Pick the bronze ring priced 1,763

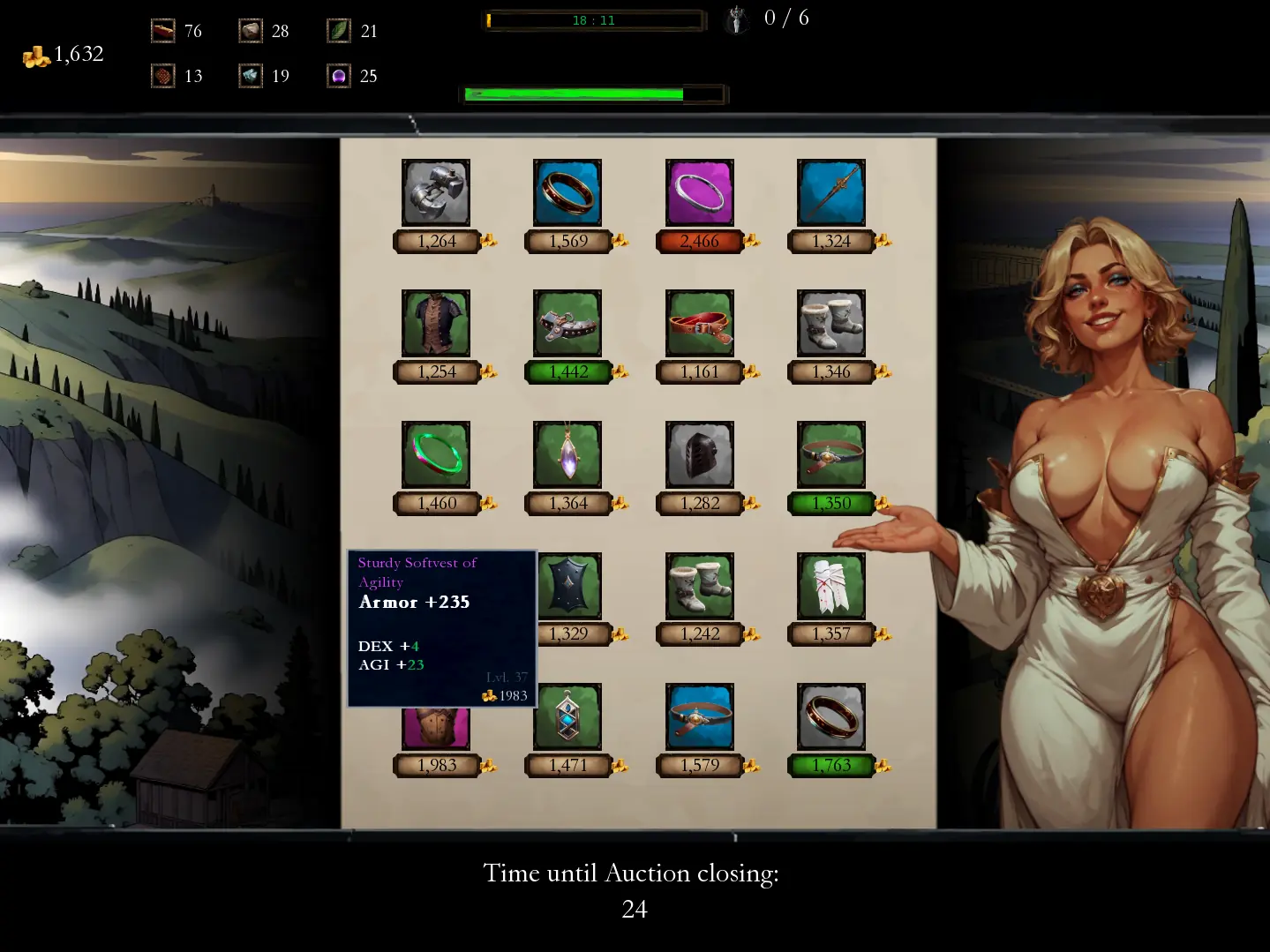[x=831, y=716]
